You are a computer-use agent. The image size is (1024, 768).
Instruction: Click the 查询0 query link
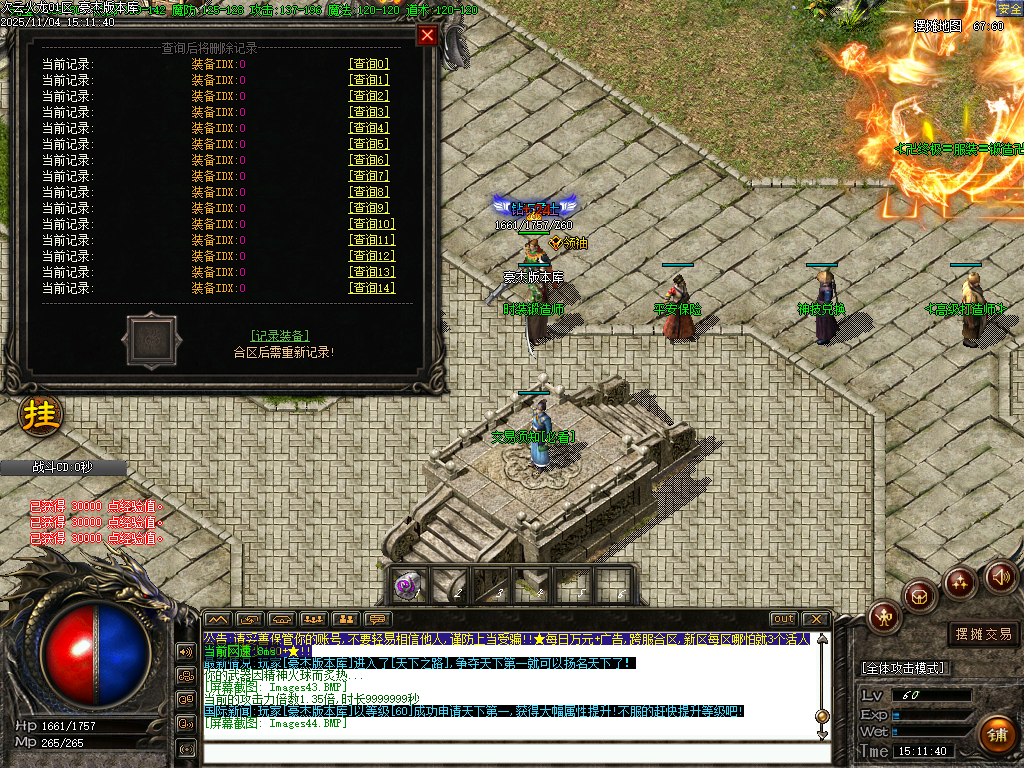coord(368,64)
